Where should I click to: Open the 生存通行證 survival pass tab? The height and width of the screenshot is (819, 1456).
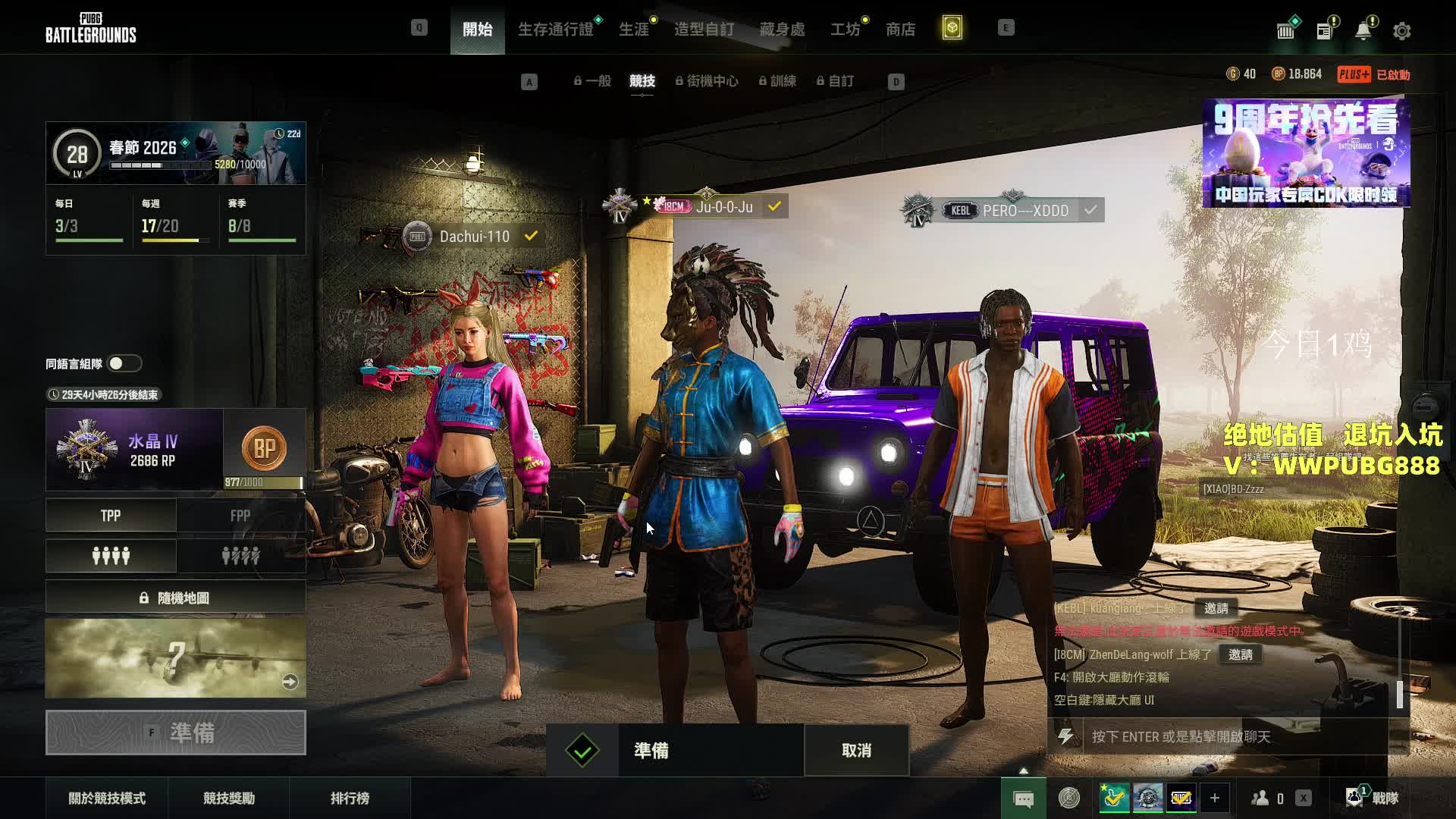tap(555, 30)
